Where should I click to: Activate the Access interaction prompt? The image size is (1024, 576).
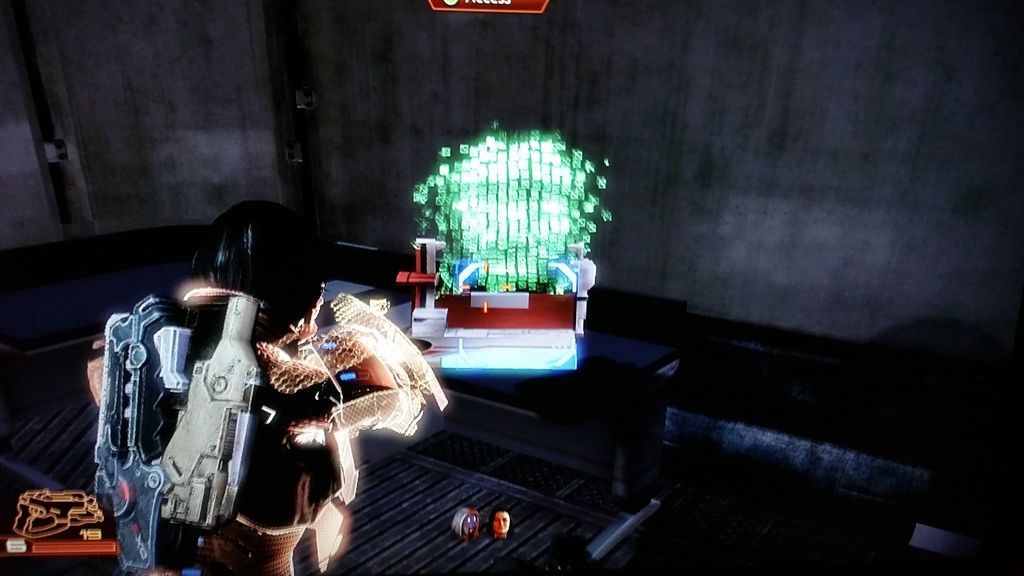pos(489,3)
